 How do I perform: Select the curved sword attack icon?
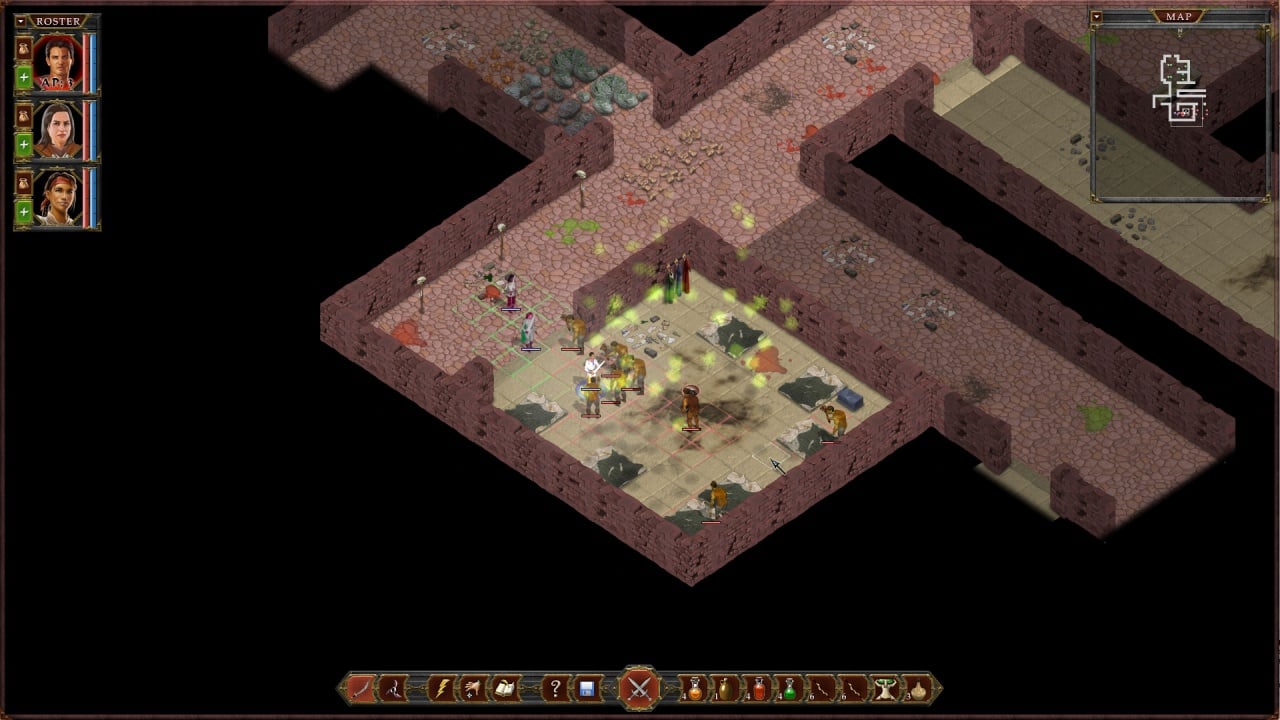pos(361,688)
